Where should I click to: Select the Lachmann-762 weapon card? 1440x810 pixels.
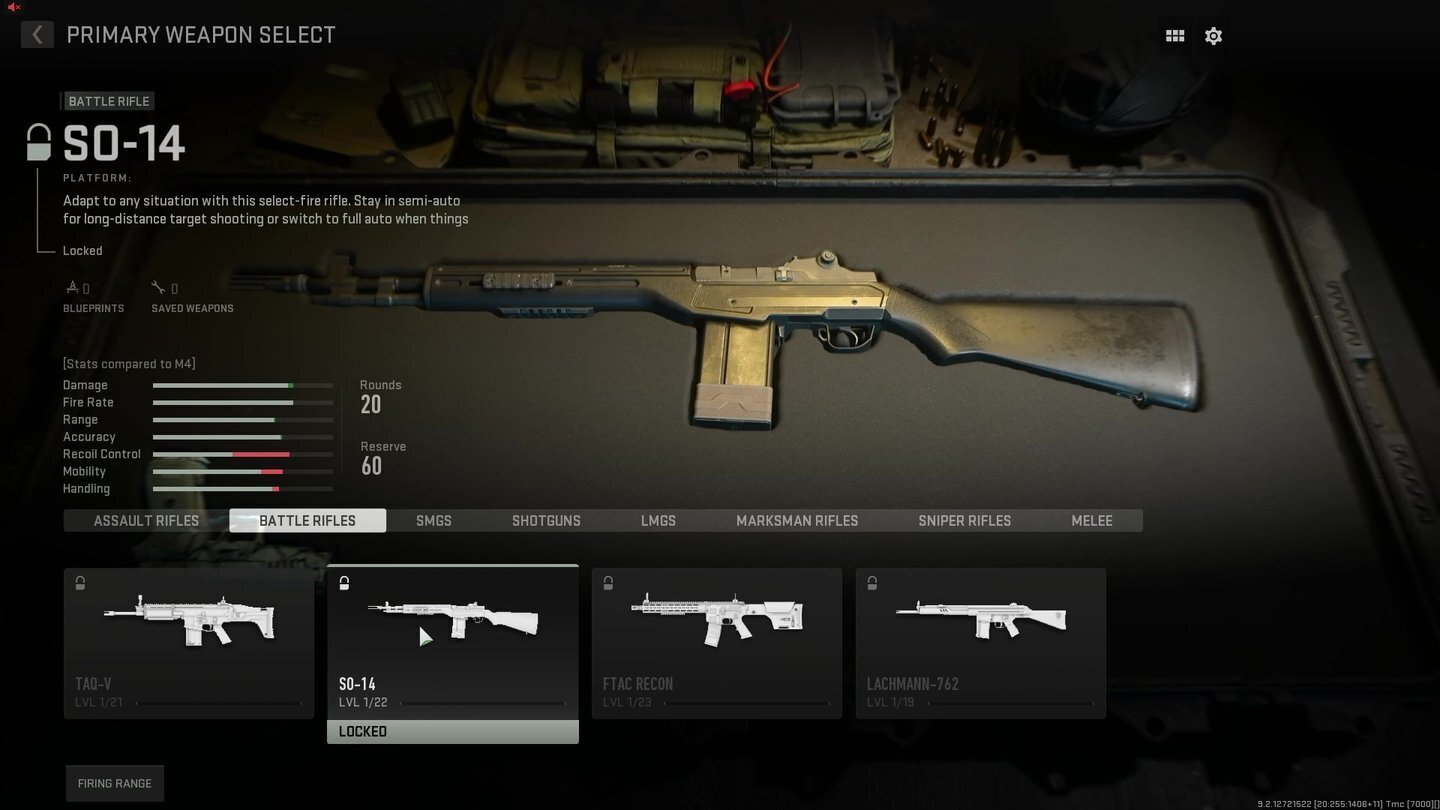tap(980, 640)
